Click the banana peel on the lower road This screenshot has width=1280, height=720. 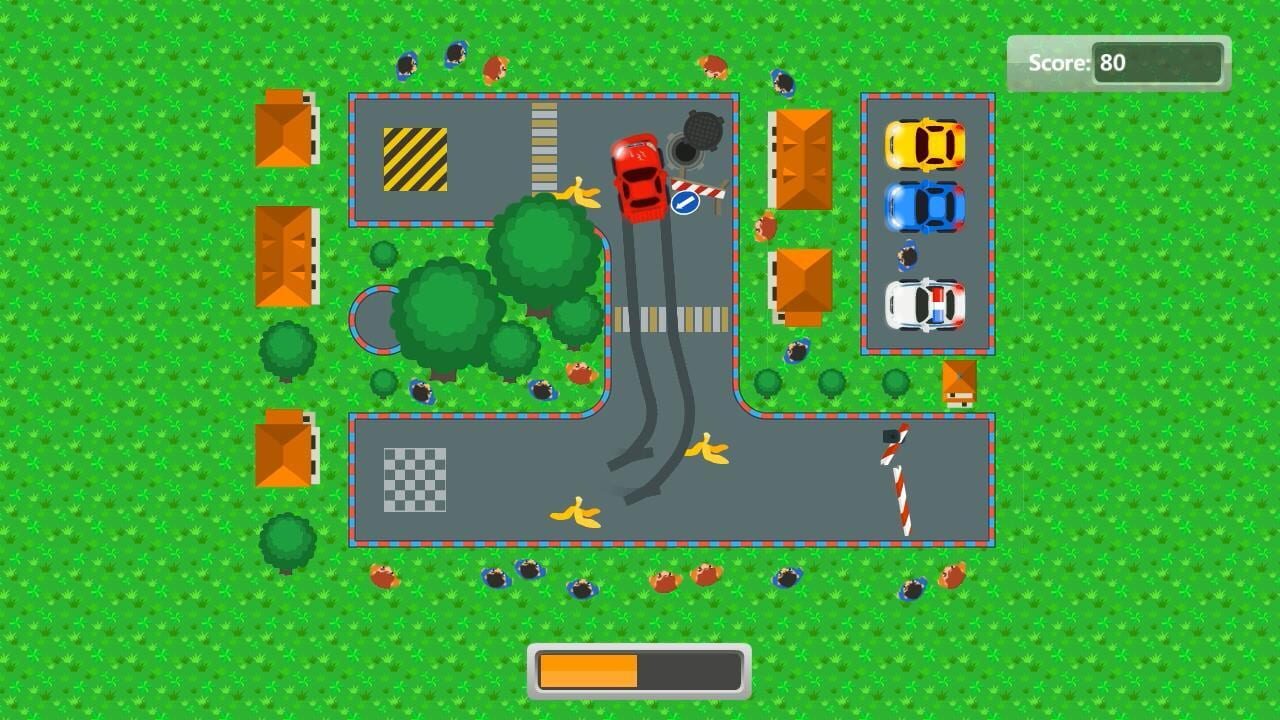coord(575,512)
